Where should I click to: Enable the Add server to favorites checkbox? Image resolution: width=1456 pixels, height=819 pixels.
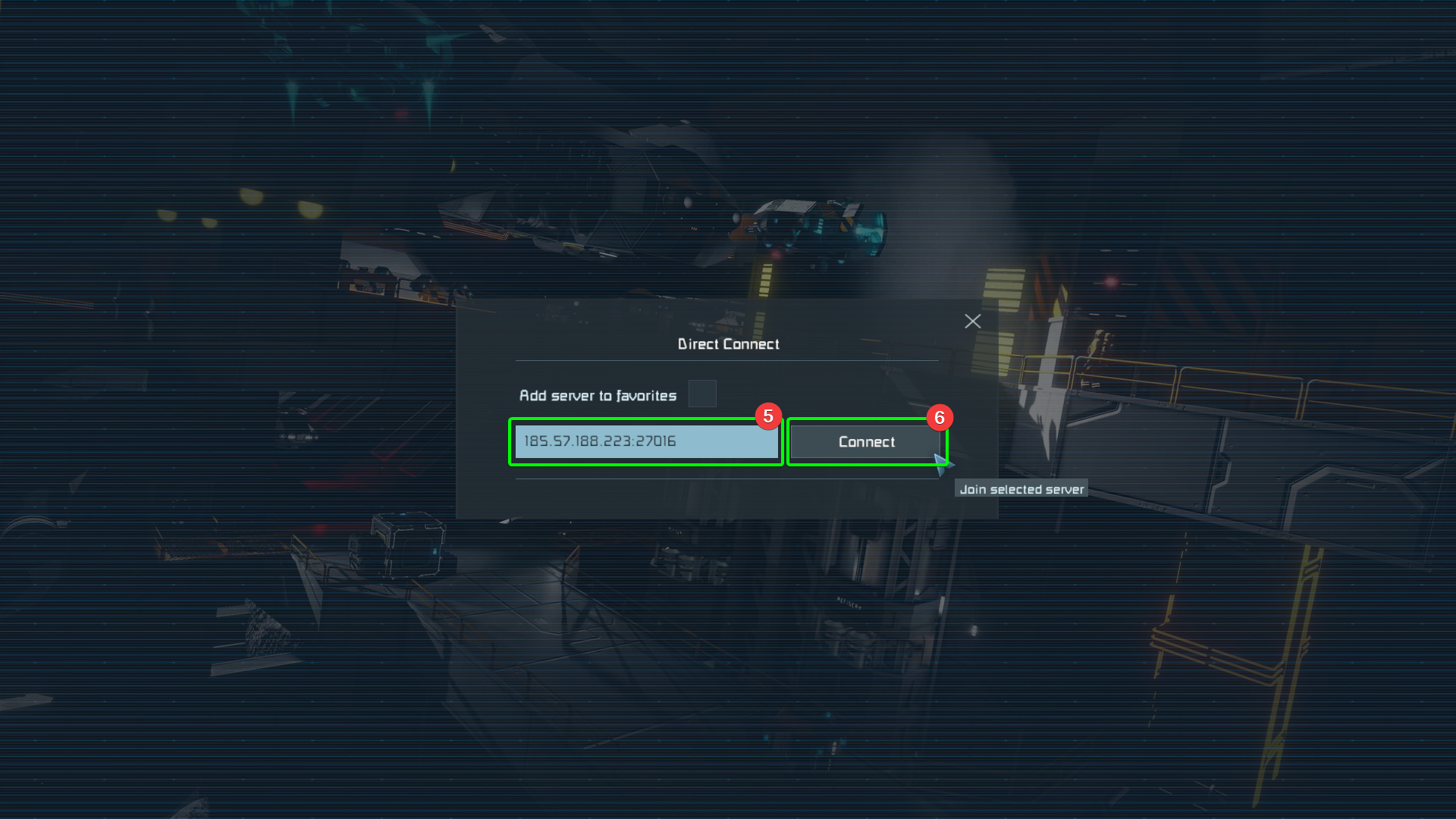[702, 394]
